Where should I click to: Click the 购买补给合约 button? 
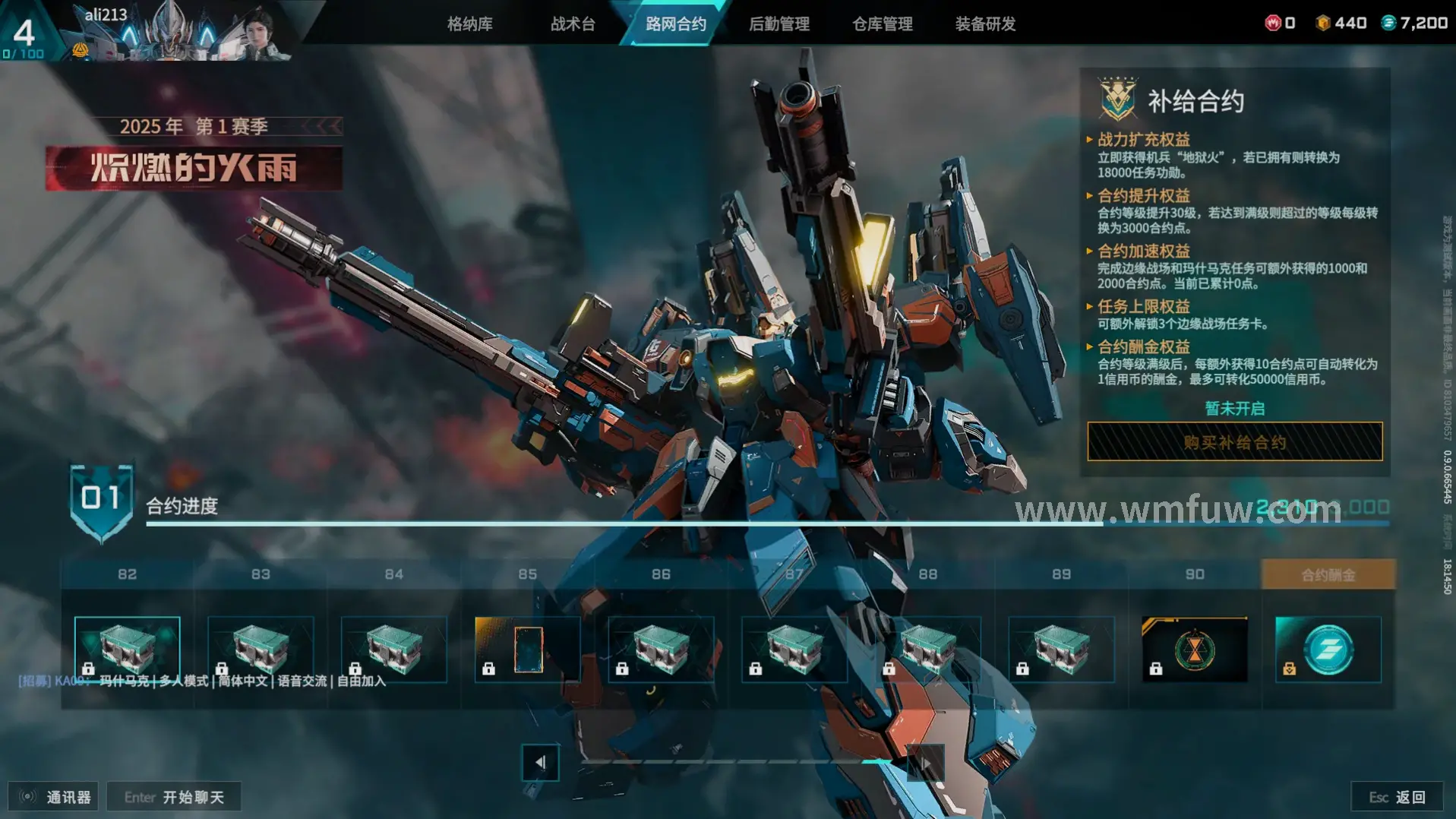tap(1234, 442)
